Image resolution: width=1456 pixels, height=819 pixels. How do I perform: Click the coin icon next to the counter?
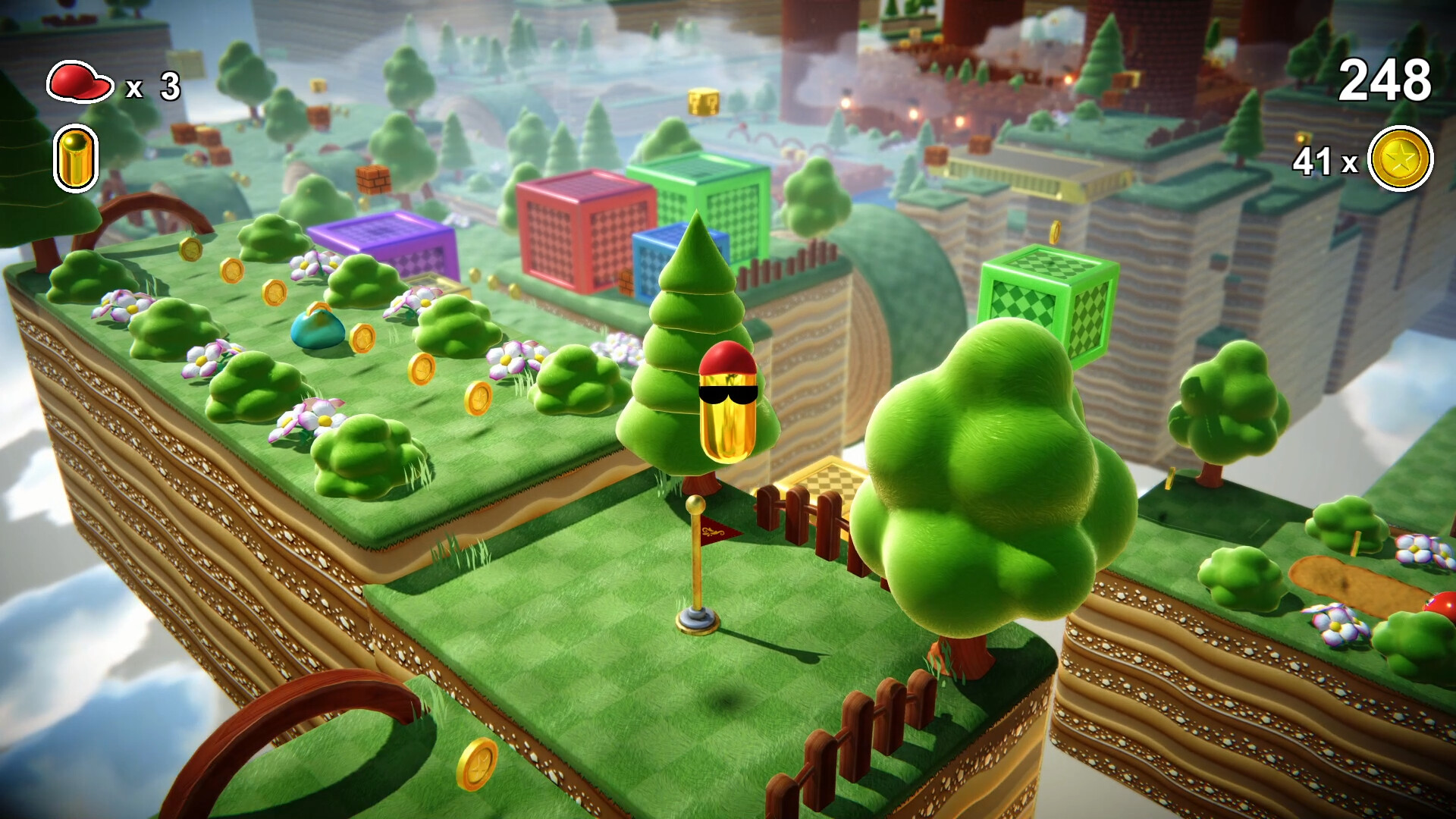1401,158
